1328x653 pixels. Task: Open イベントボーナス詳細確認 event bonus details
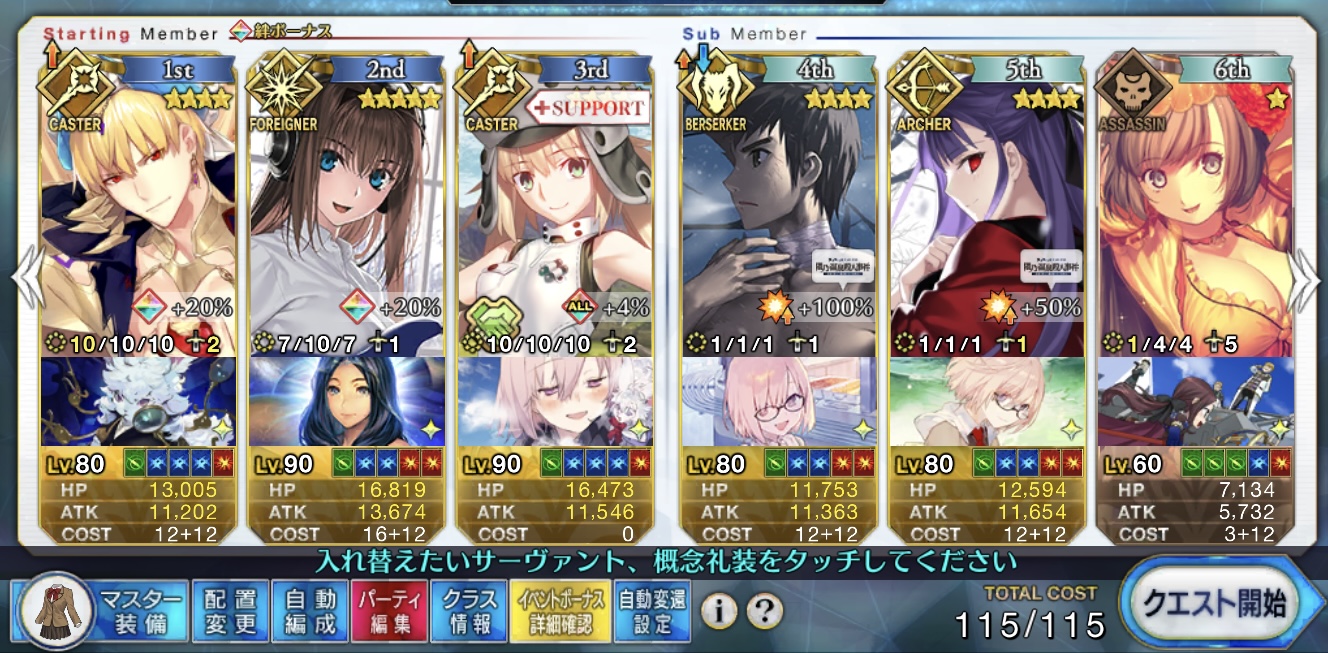[560, 611]
